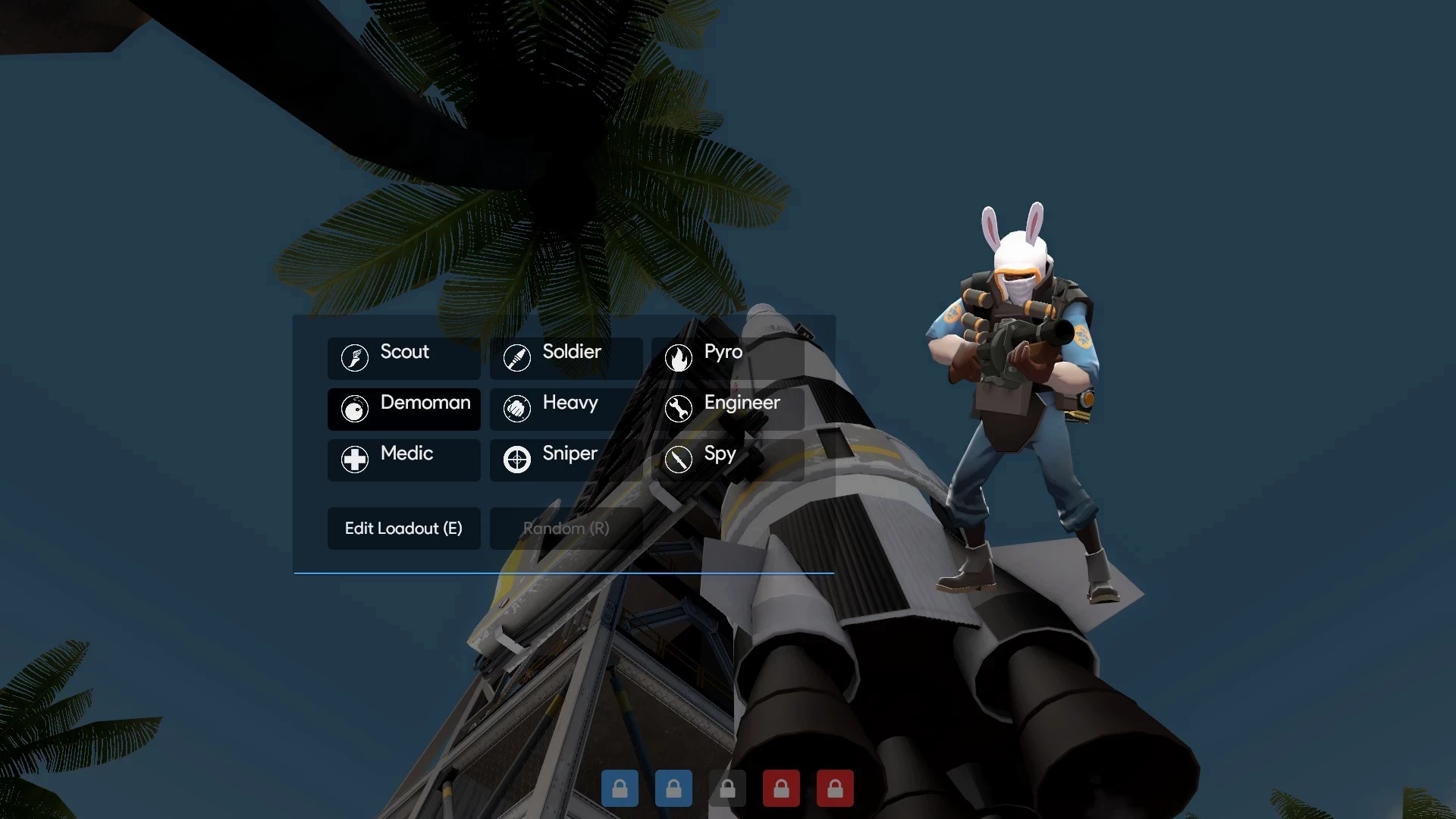Select the Engineer class

(727, 408)
